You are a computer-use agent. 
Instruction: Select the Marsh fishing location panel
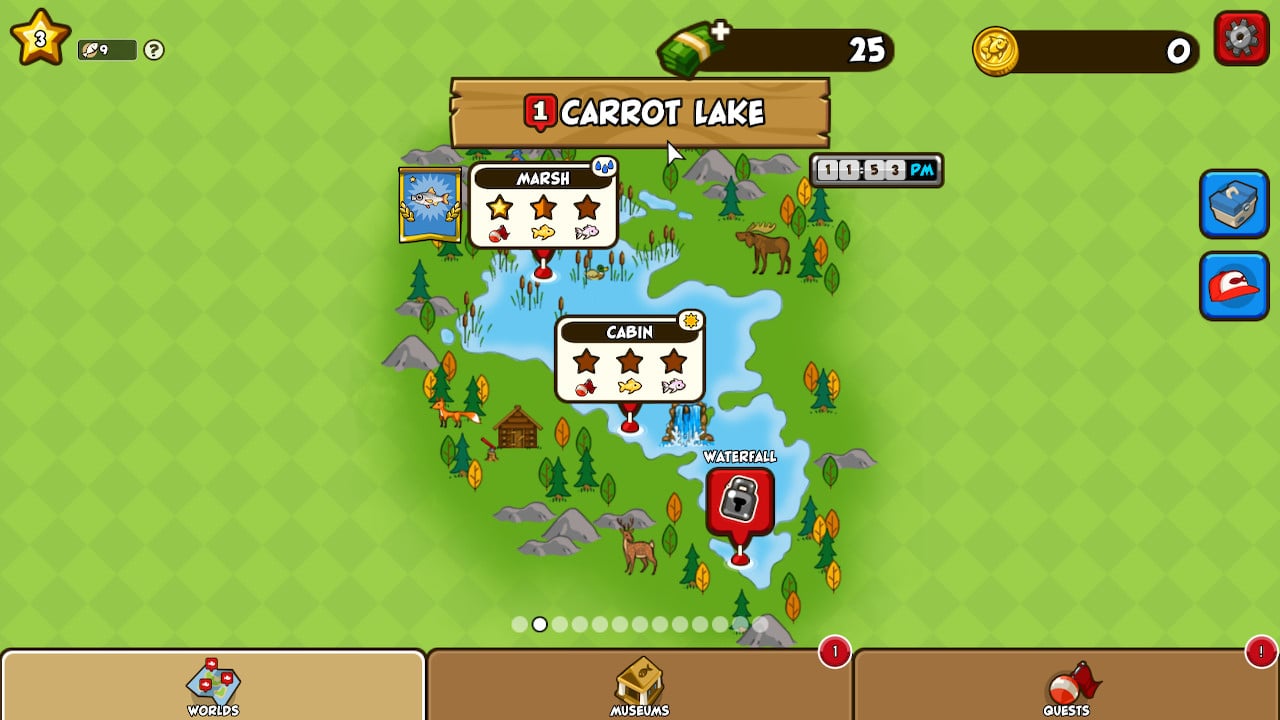[x=544, y=205]
